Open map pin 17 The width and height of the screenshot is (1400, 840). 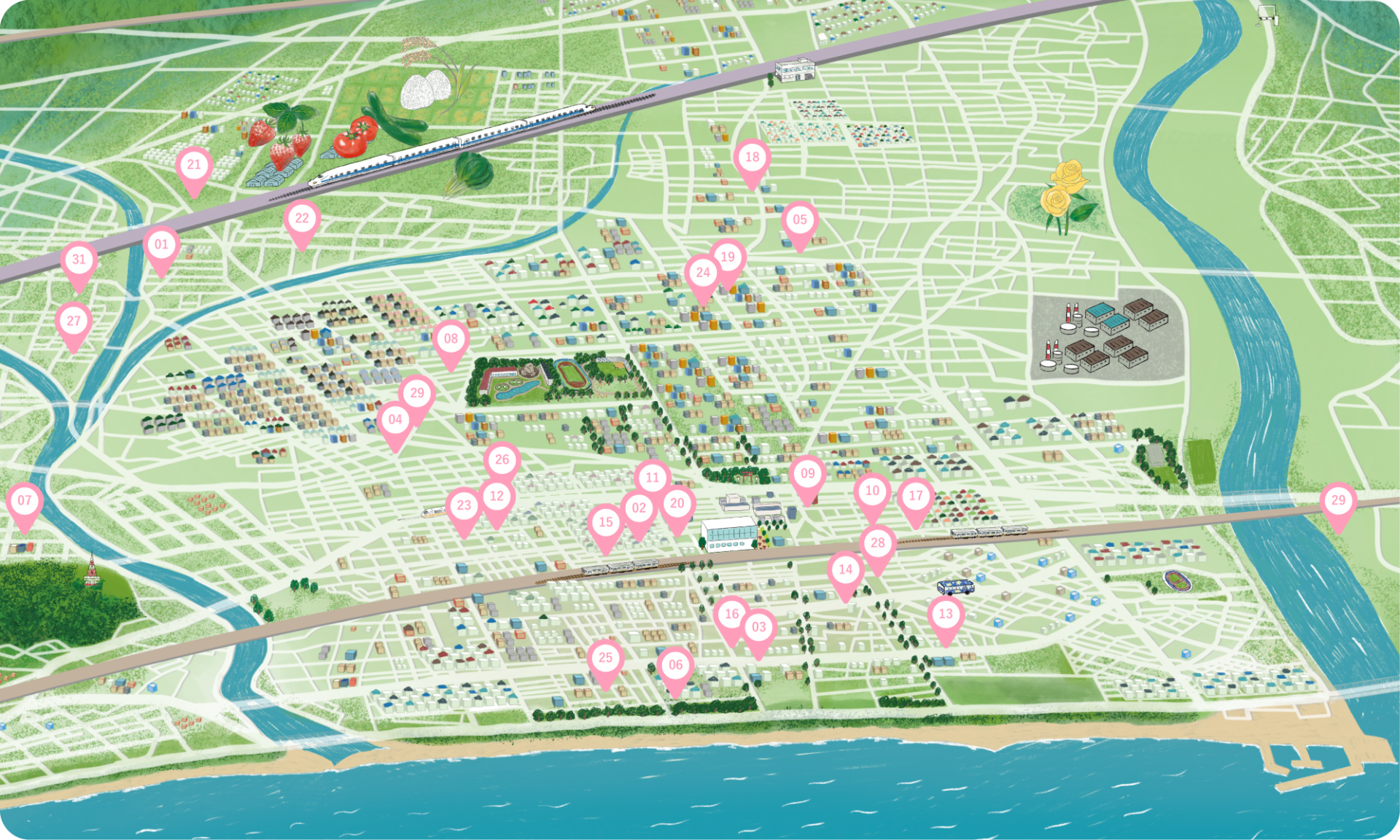click(915, 497)
